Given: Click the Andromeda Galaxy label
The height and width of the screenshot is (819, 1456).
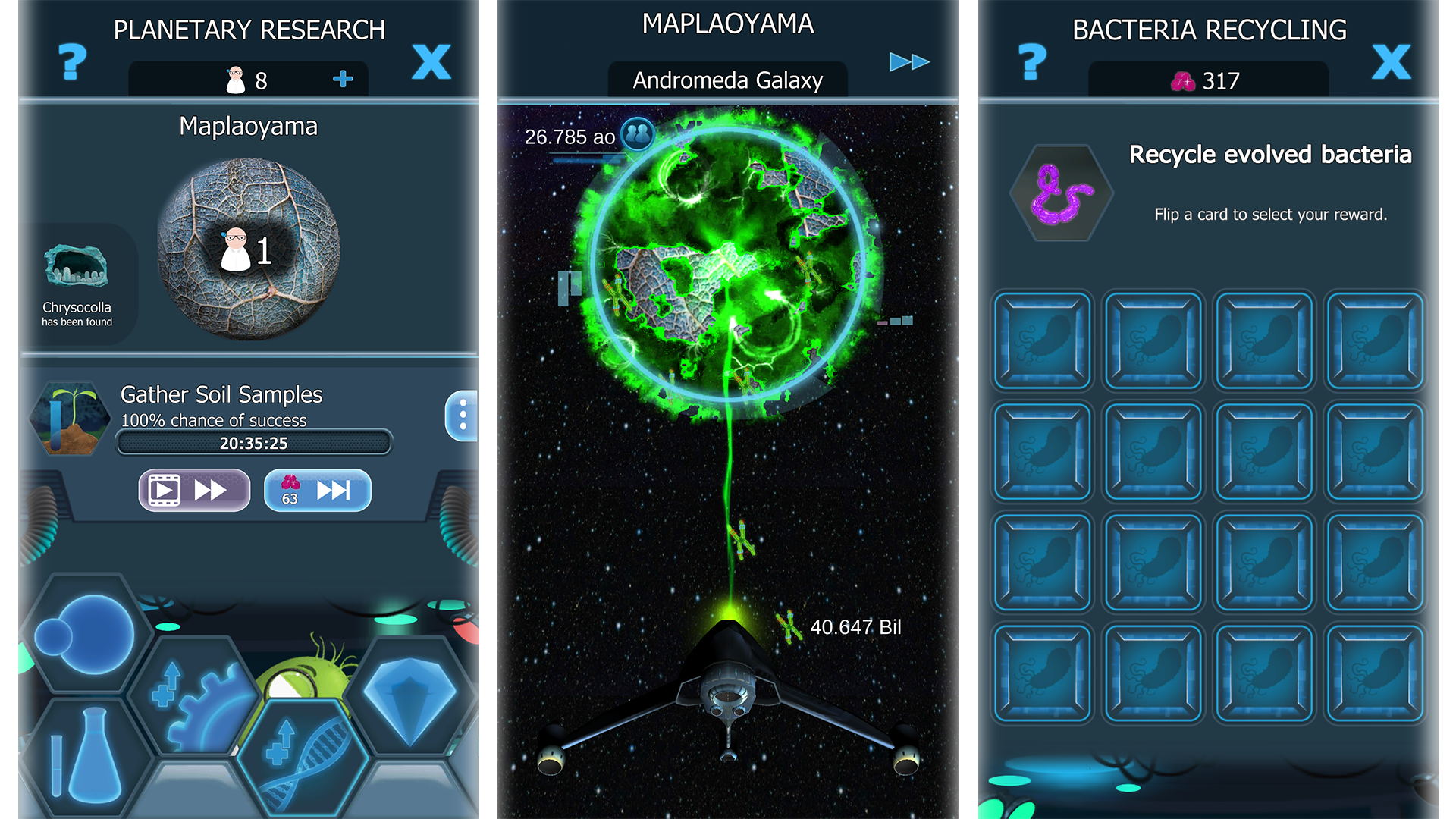Looking at the screenshot, I should coord(726,80).
